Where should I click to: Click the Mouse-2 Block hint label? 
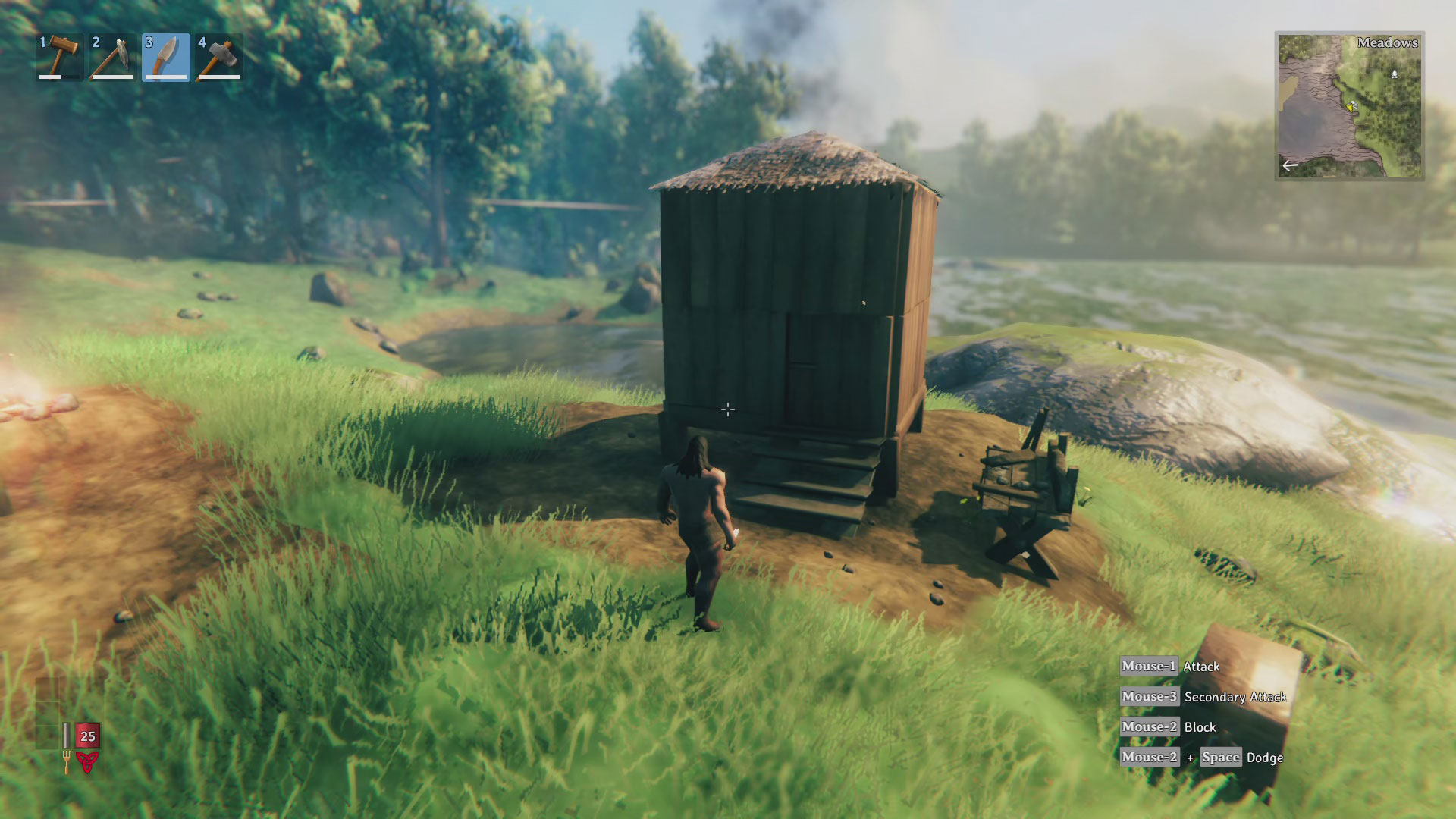click(1168, 726)
